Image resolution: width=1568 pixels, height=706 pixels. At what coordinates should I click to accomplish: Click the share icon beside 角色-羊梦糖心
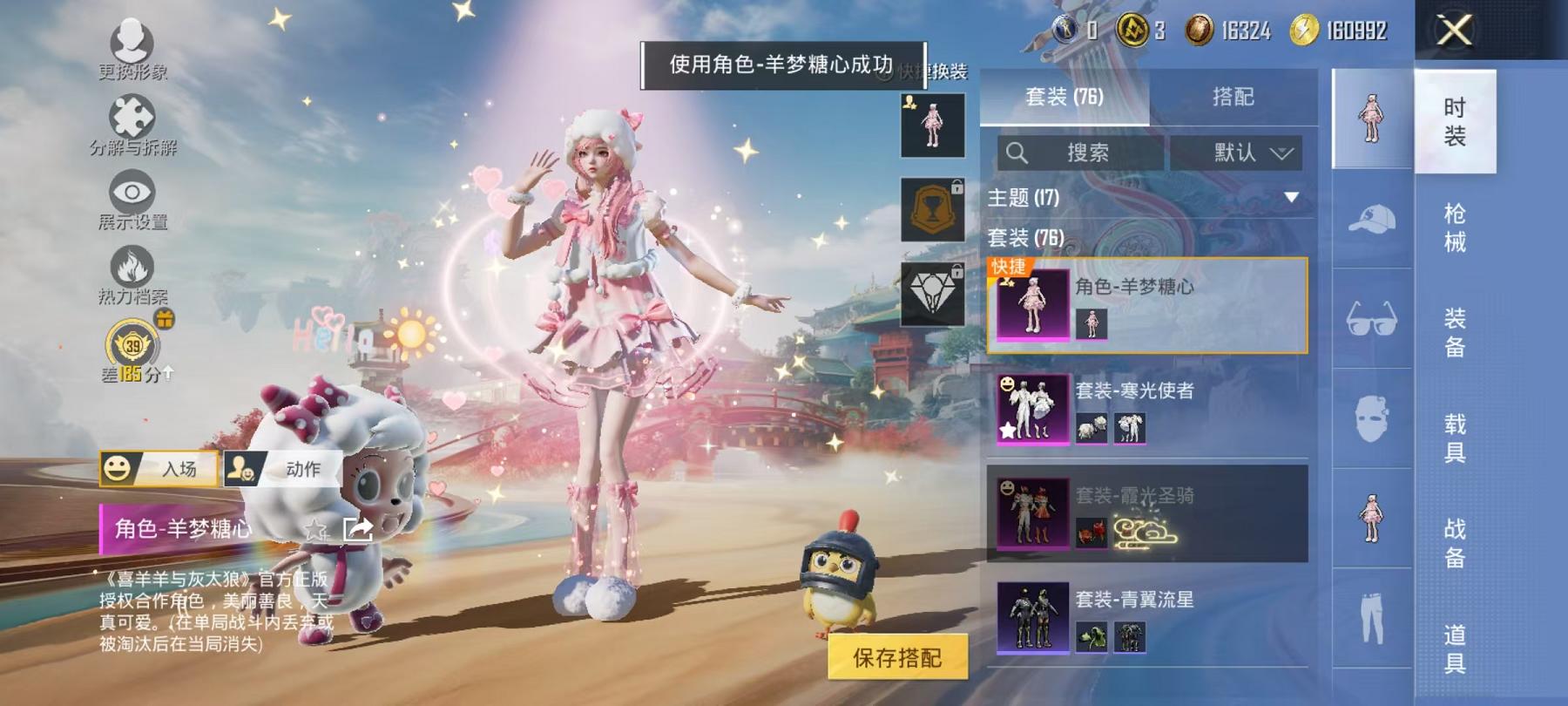(357, 529)
